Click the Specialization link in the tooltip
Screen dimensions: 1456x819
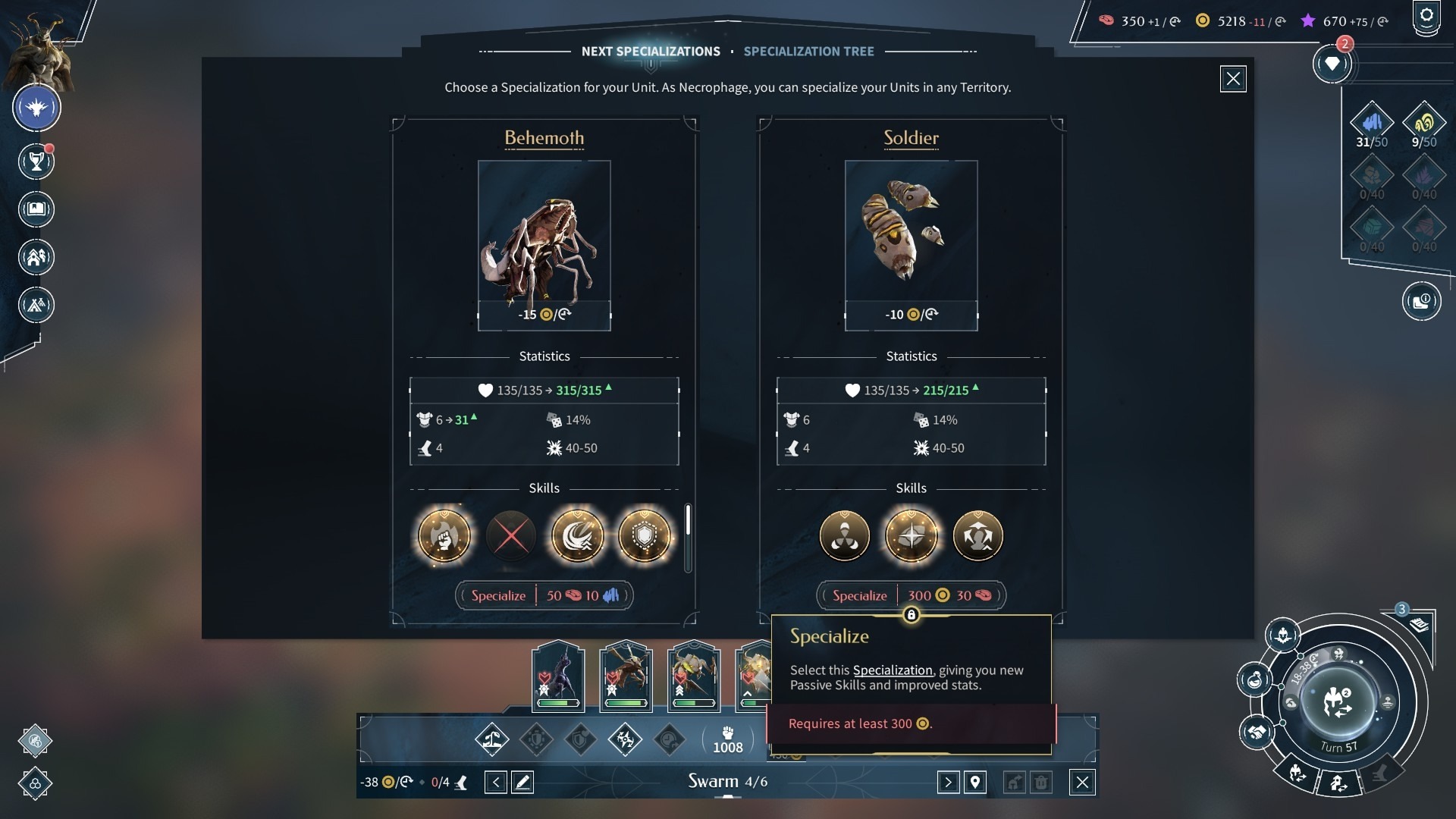[x=893, y=670]
